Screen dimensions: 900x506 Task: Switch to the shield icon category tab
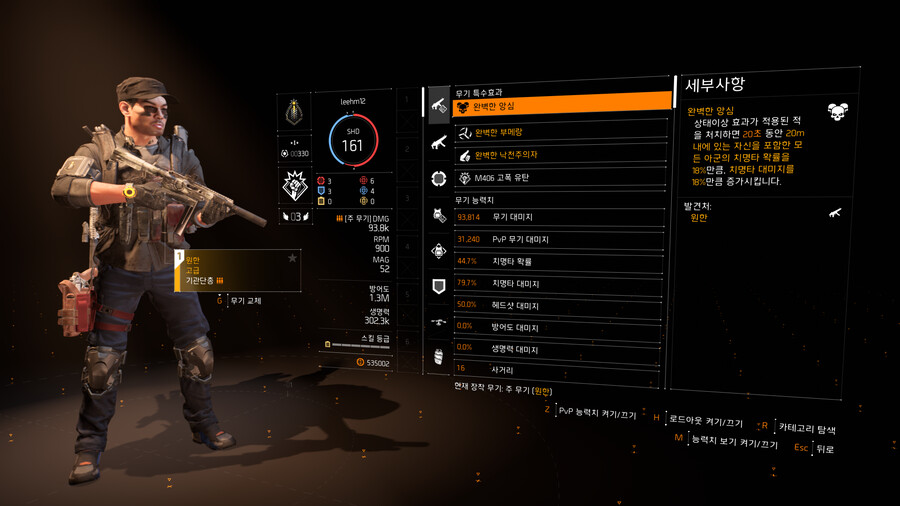click(x=439, y=287)
